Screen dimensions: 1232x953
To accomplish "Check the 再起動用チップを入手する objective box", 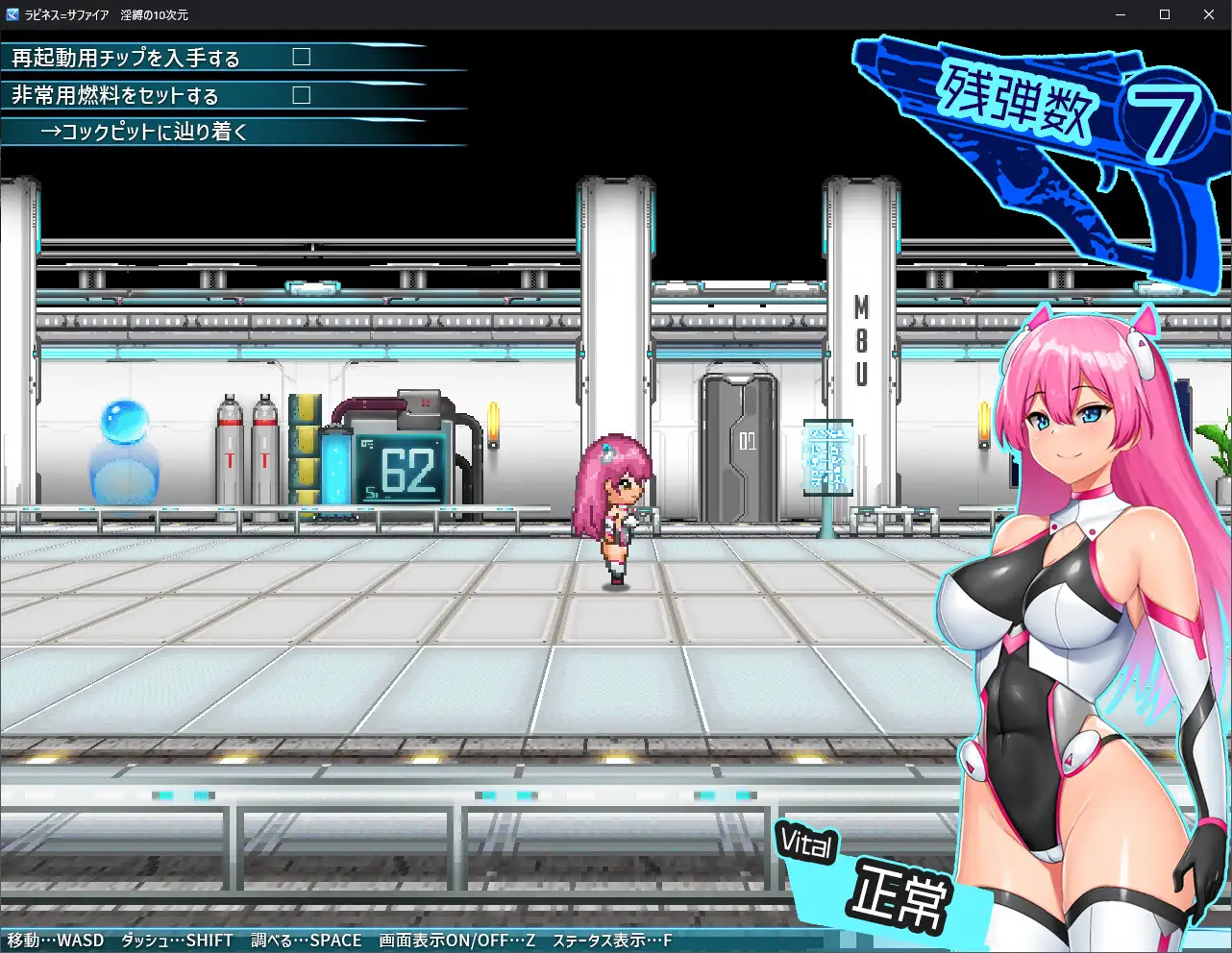I will [x=301, y=57].
